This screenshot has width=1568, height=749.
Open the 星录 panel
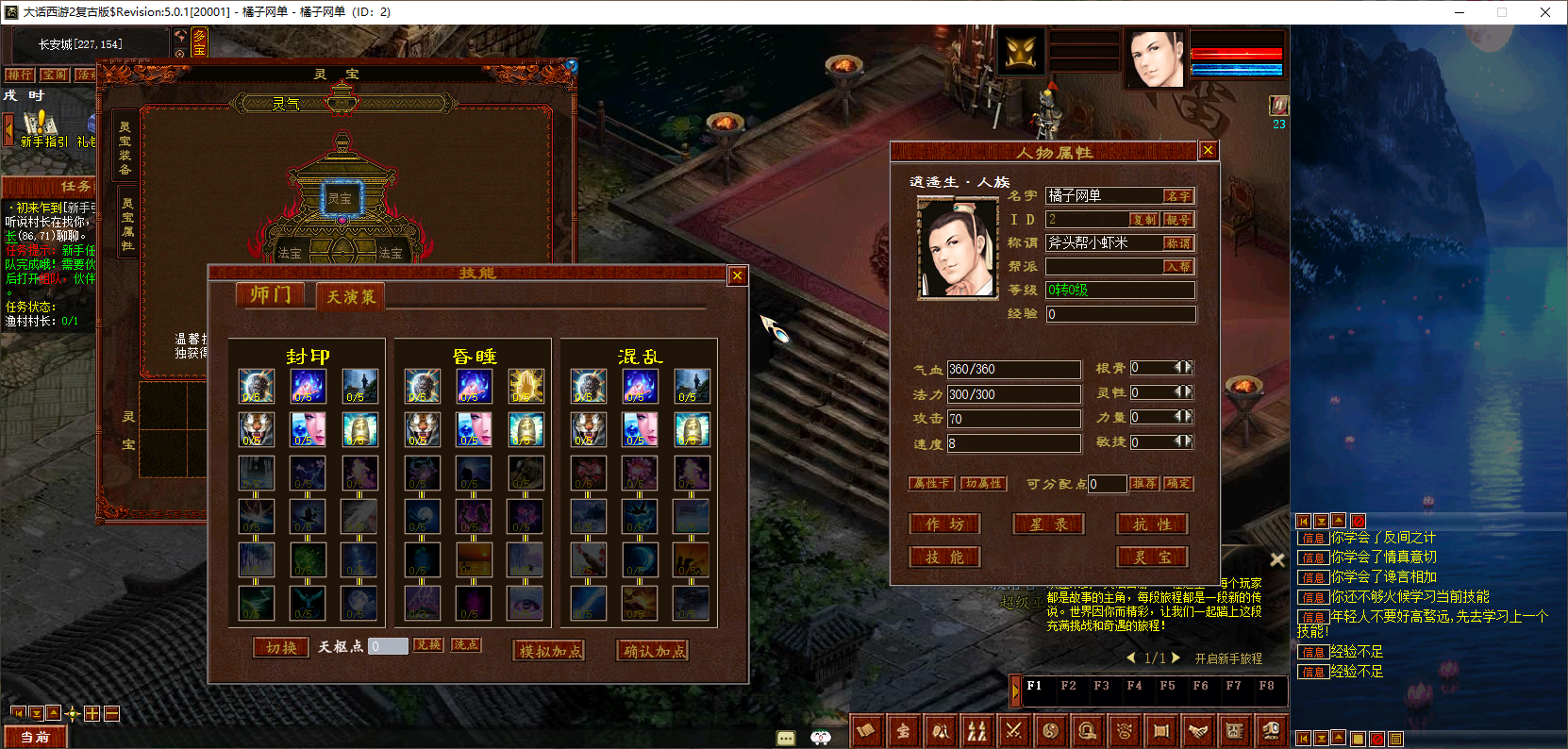(x=1048, y=524)
